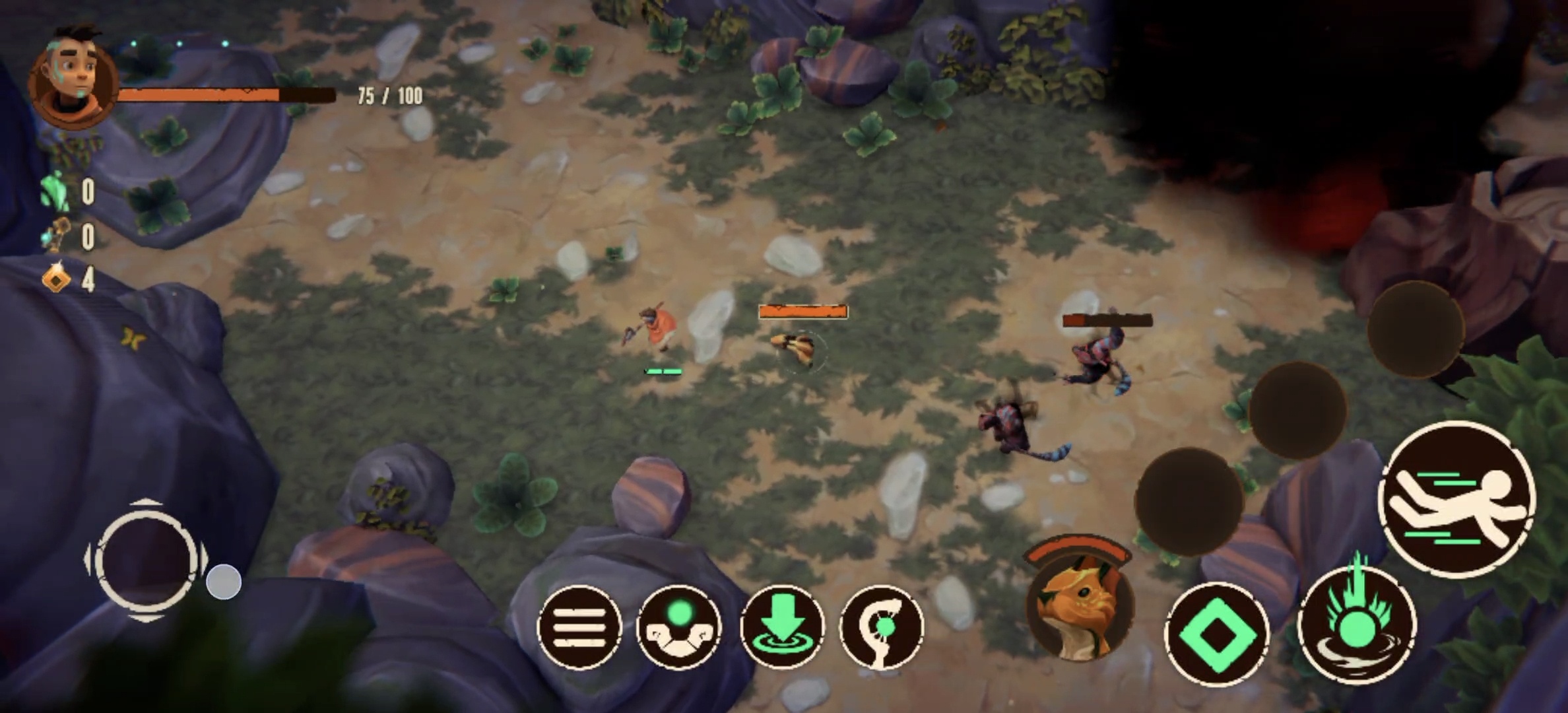This screenshot has width=1568, height=713.
Task: Click the player character portrait
Action: pyautogui.click(x=73, y=78)
